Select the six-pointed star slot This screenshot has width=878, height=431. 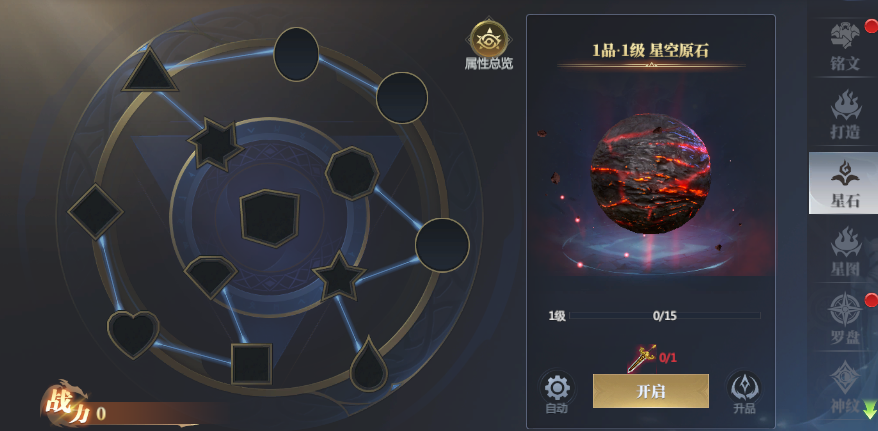pyautogui.click(x=214, y=144)
